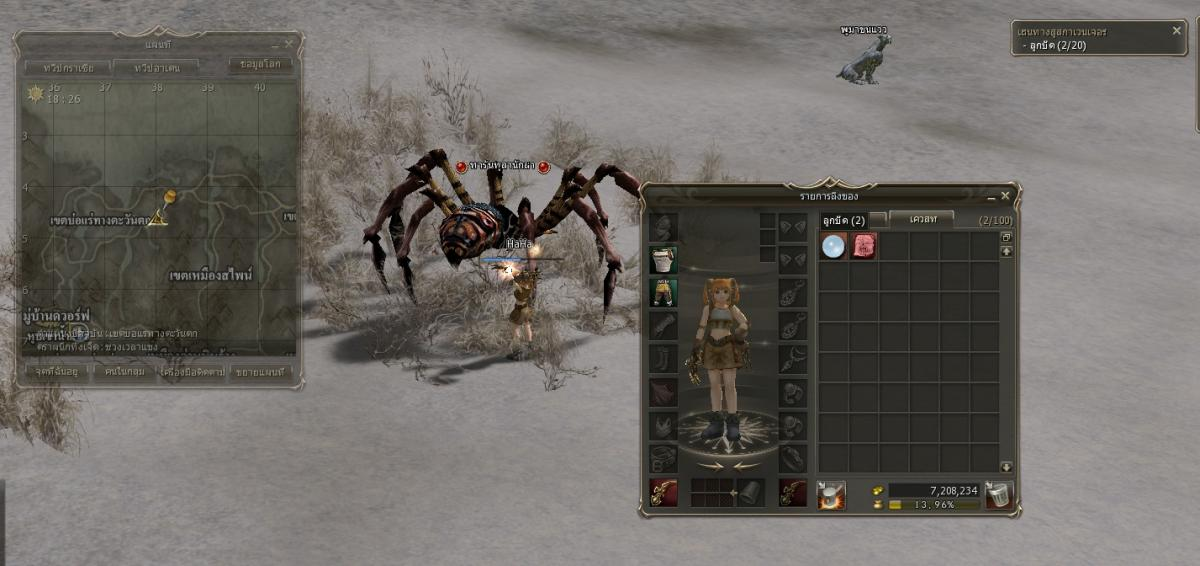
Task: Click the trash can icon in inventory
Action: (x=999, y=495)
